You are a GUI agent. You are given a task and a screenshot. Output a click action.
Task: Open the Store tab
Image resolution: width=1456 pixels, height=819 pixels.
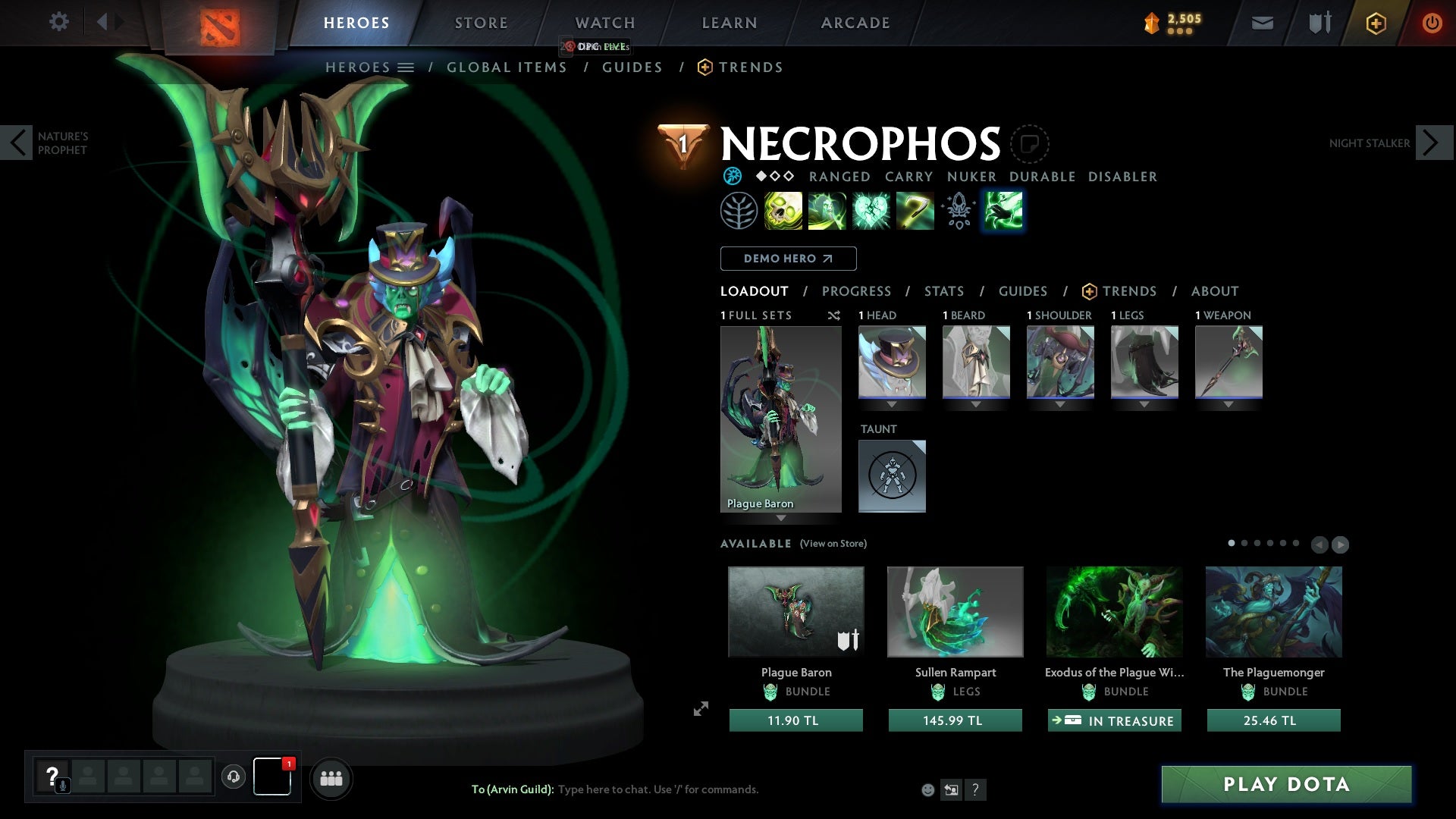pyautogui.click(x=481, y=23)
